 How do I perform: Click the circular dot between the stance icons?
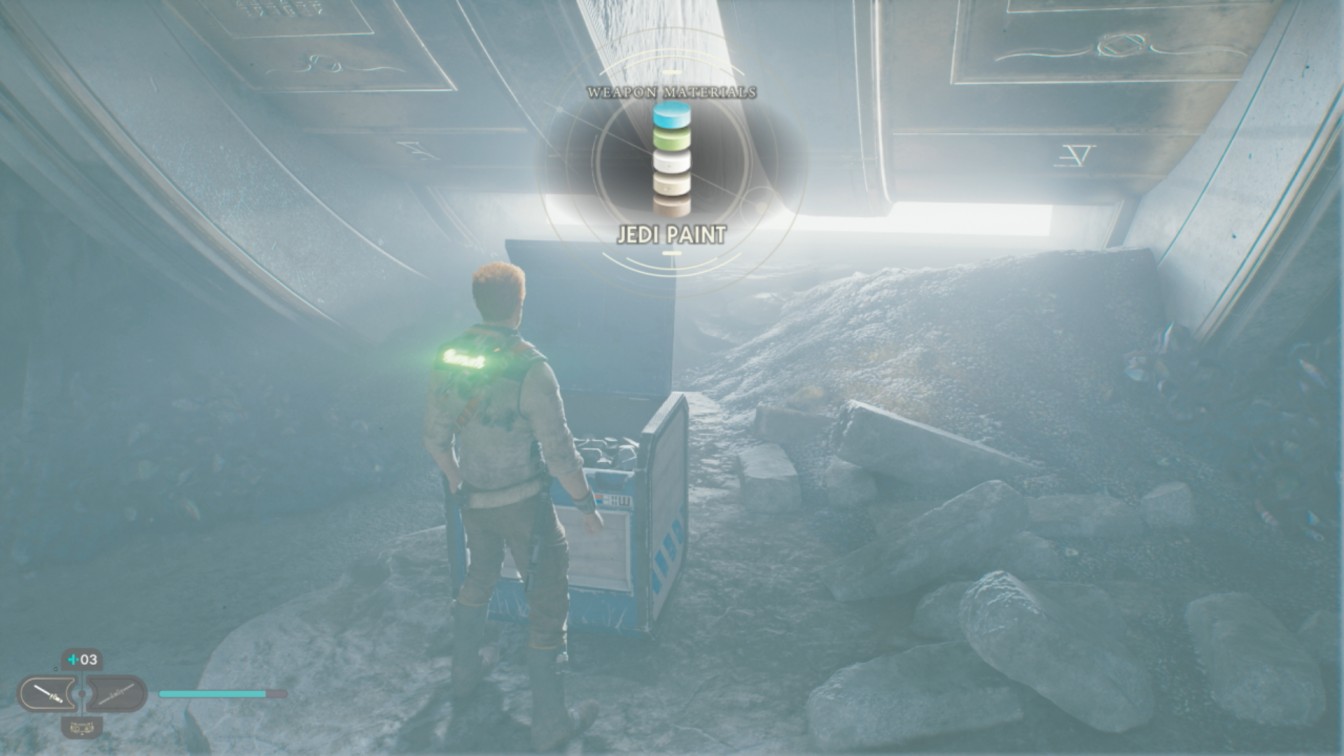83,693
